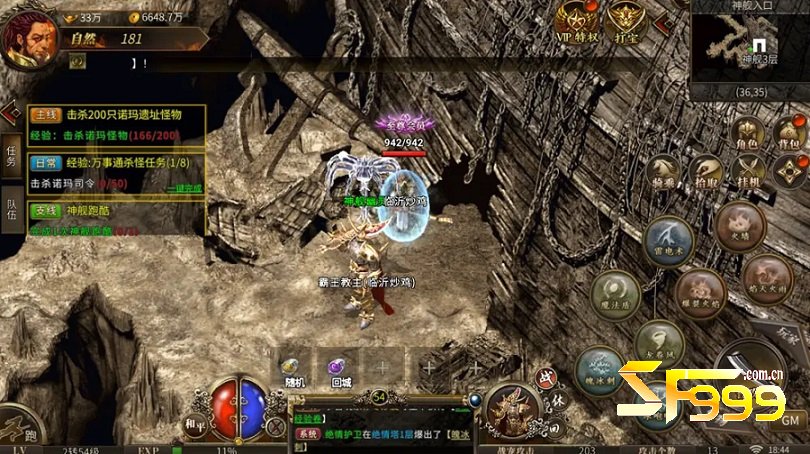Viewport: 810px width, 454px height.
Task: Toggle the 骑乘 mount button
Action: (x=663, y=172)
